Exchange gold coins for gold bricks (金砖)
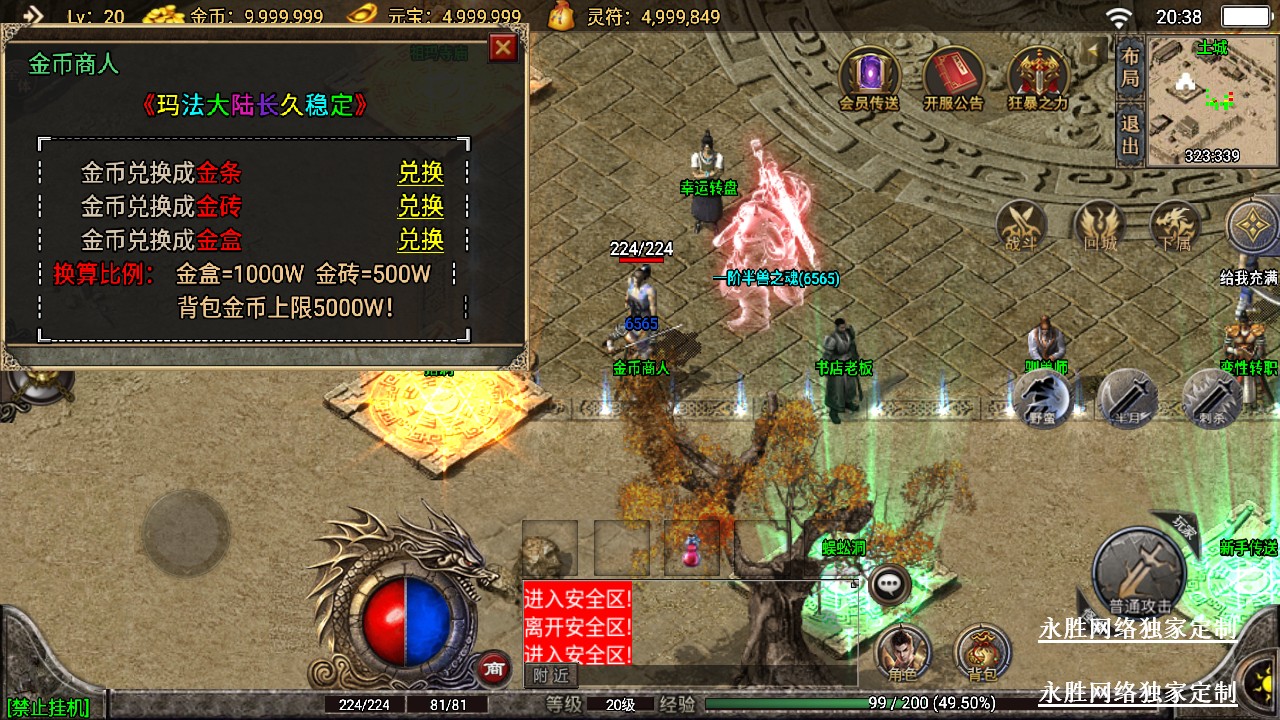This screenshot has height=720, width=1280. click(420, 207)
